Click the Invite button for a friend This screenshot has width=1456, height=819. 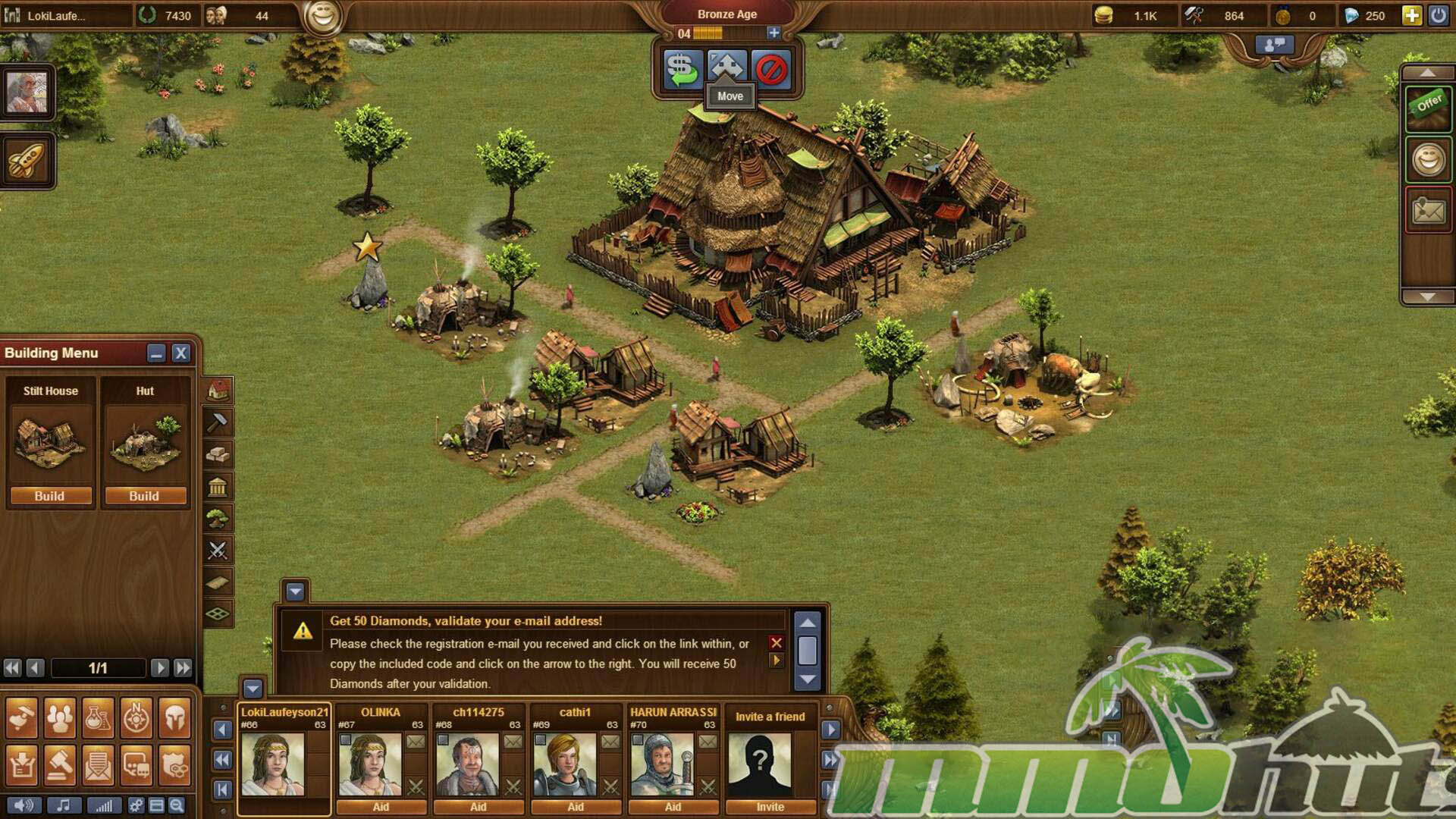[x=770, y=807]
